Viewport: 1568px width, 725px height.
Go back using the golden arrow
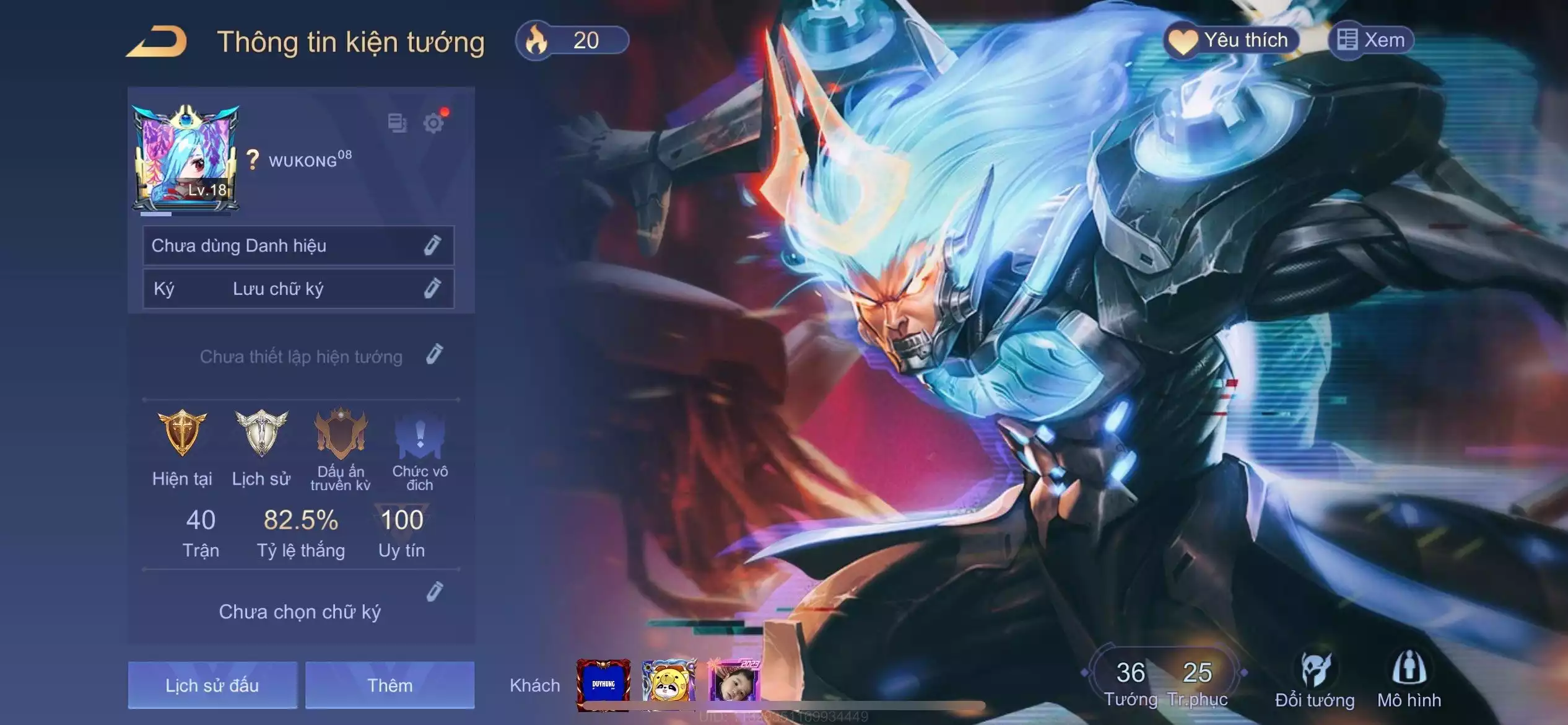157,42
